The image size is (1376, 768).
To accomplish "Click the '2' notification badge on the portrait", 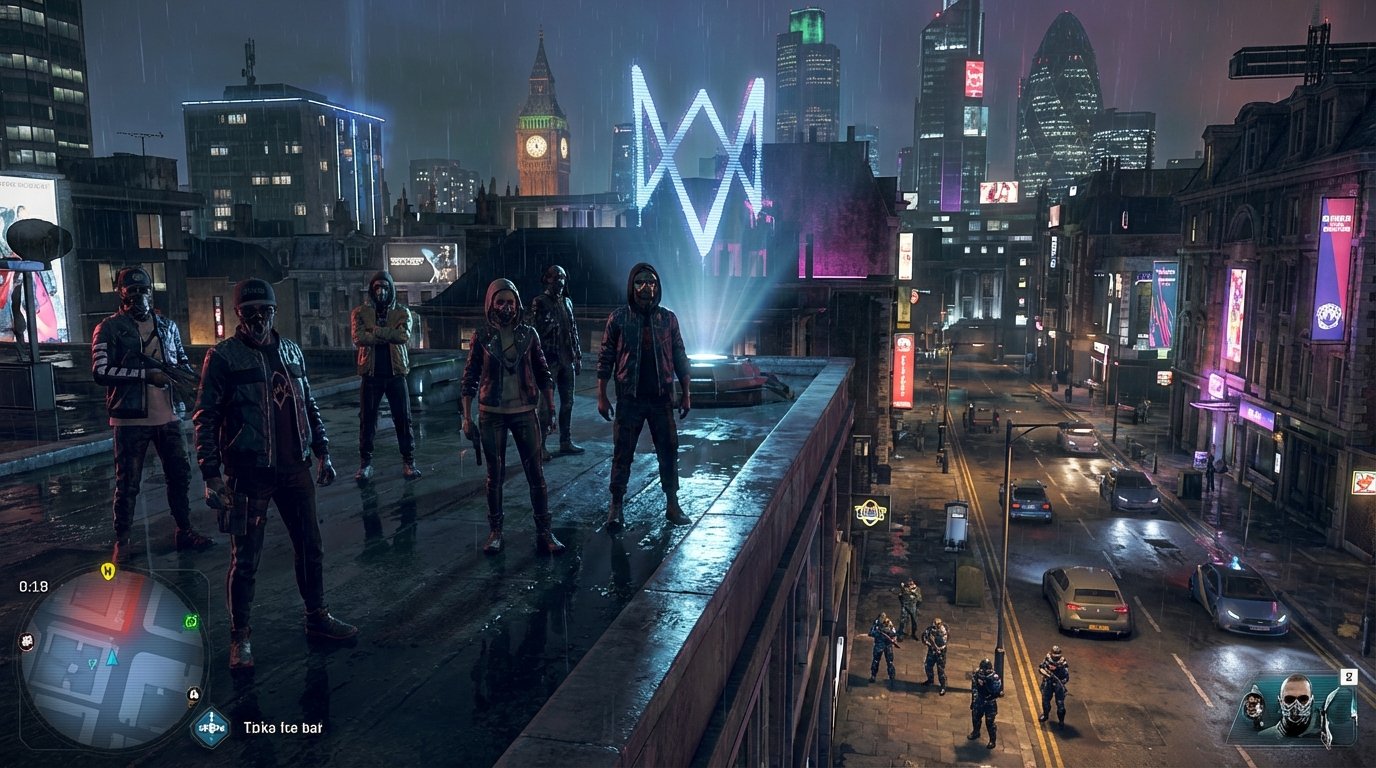I will pyautogui.click(x=1349, y=676).
